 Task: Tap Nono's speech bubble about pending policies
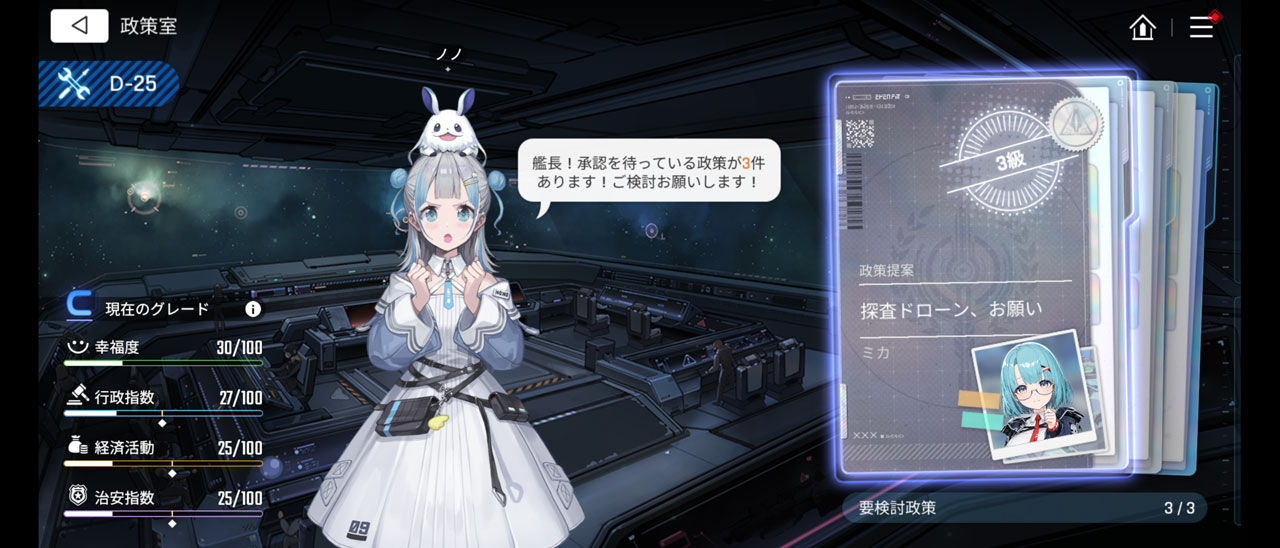(648, 170)
